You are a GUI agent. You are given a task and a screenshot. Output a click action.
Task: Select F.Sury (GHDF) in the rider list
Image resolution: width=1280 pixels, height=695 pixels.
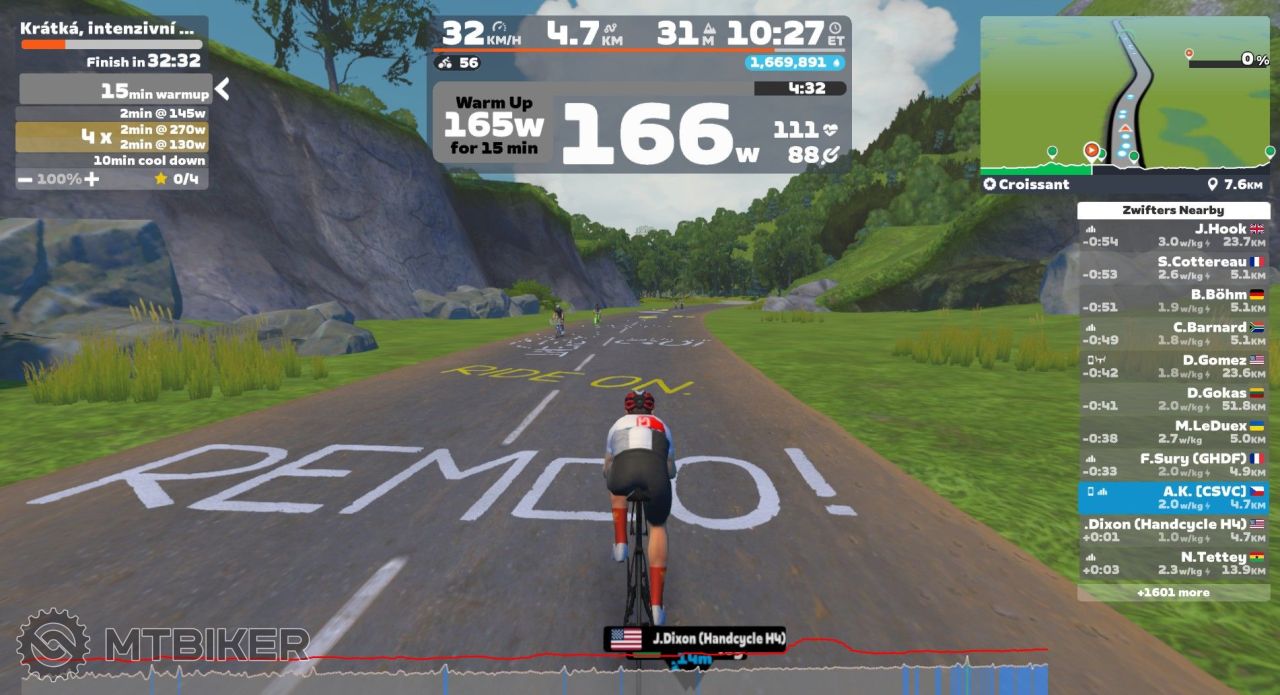click(x=1174, y=465)
